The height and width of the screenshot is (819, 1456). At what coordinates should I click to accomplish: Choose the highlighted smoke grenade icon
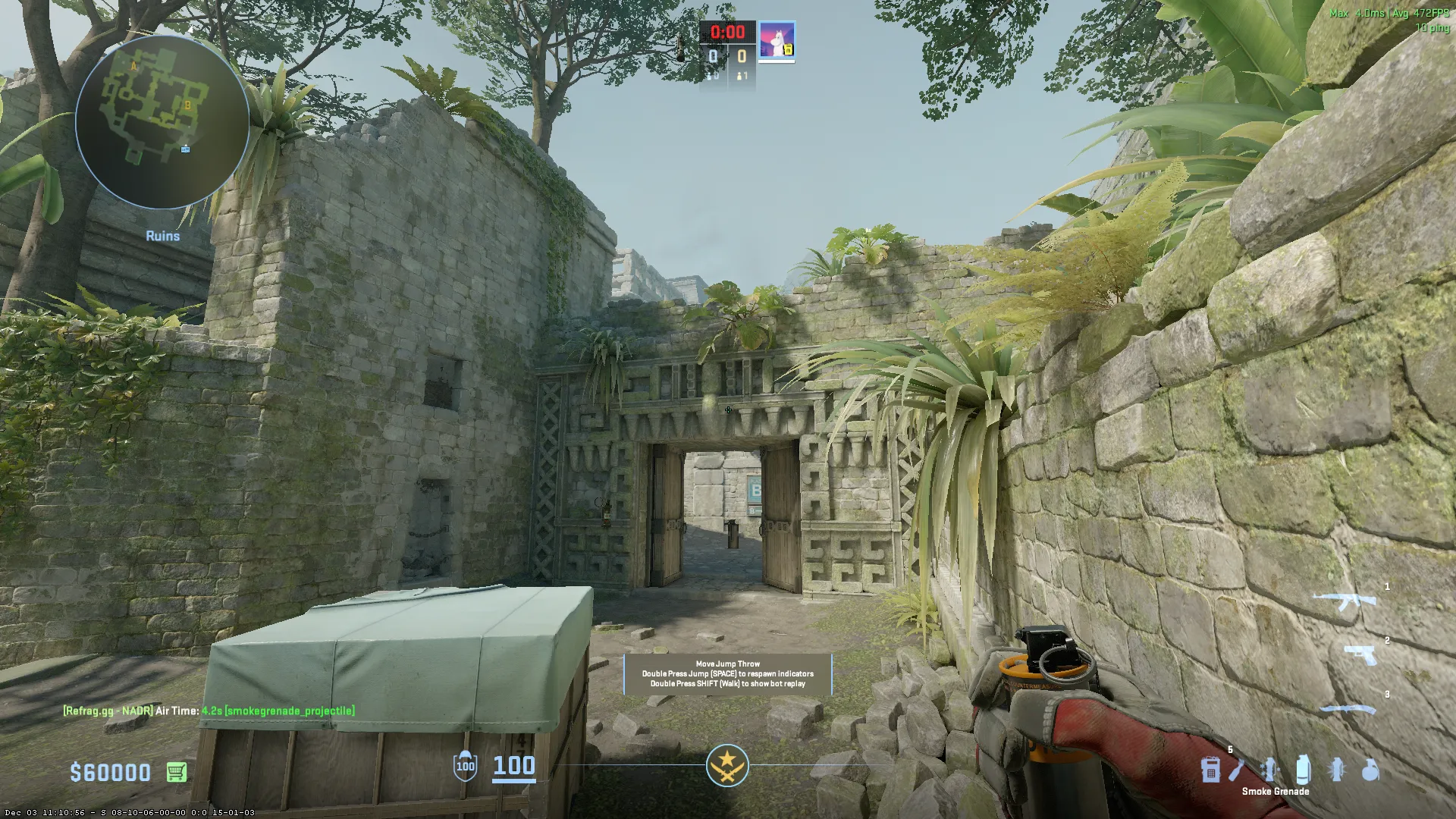tap(1303, 770)
